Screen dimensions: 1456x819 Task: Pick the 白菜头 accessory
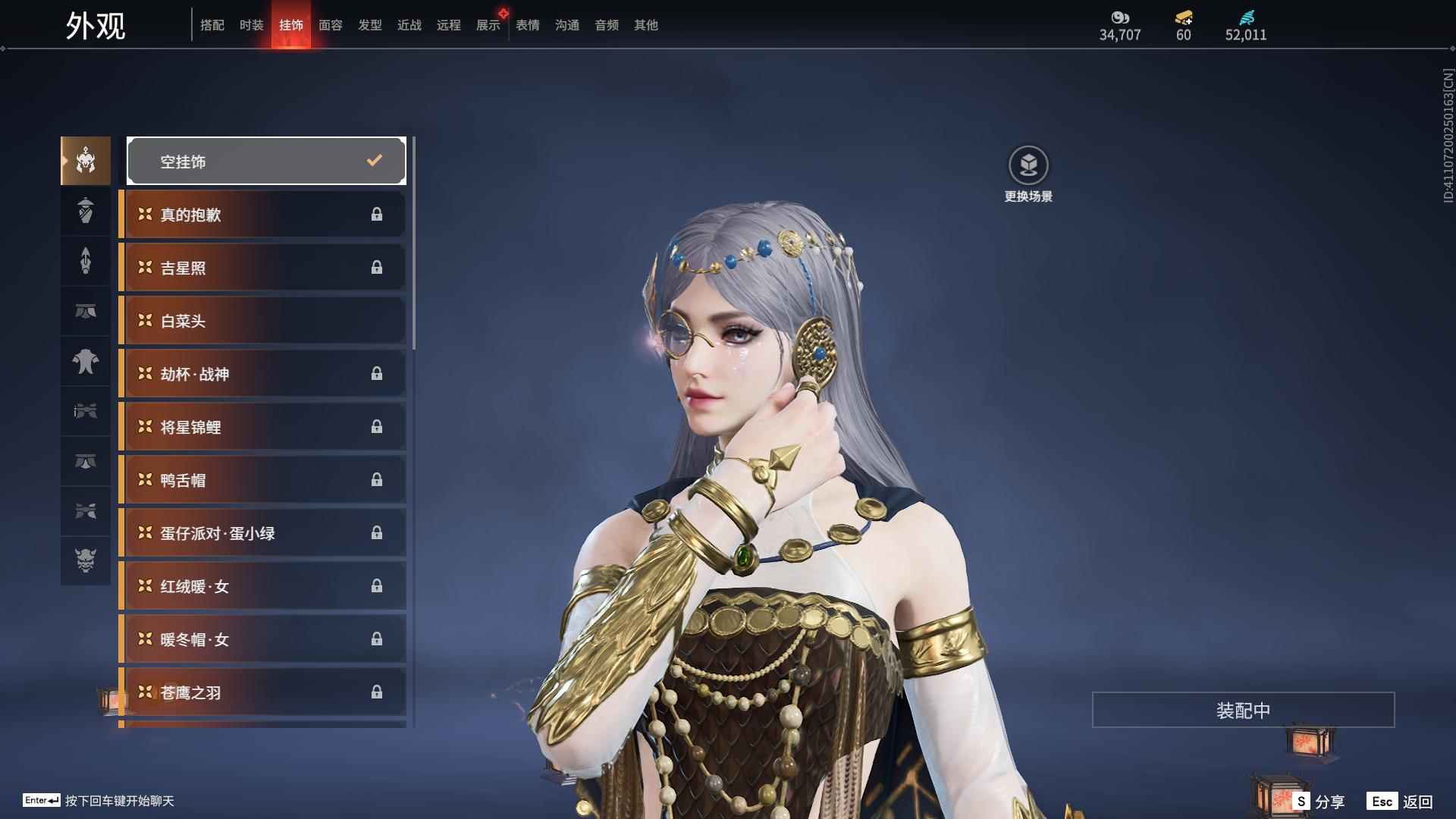pos(263,321)
